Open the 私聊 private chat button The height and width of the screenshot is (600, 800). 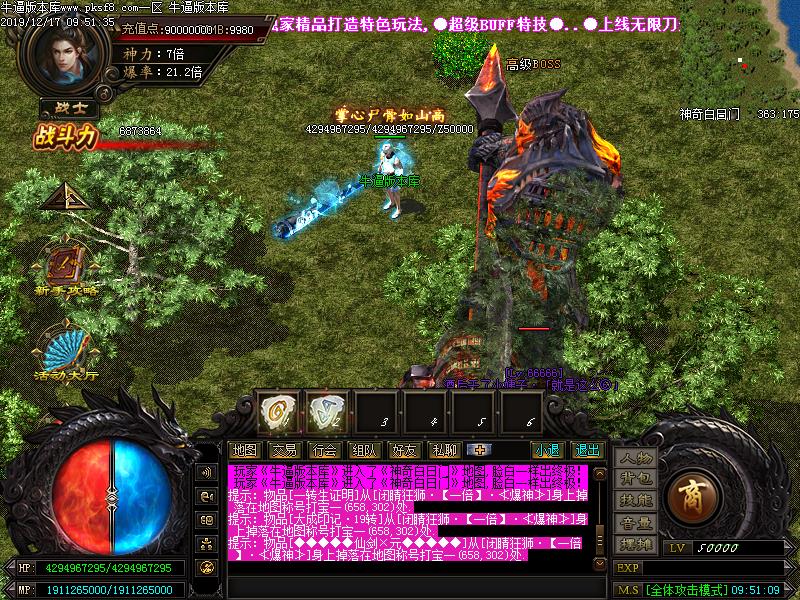click(x=443, y=450)
